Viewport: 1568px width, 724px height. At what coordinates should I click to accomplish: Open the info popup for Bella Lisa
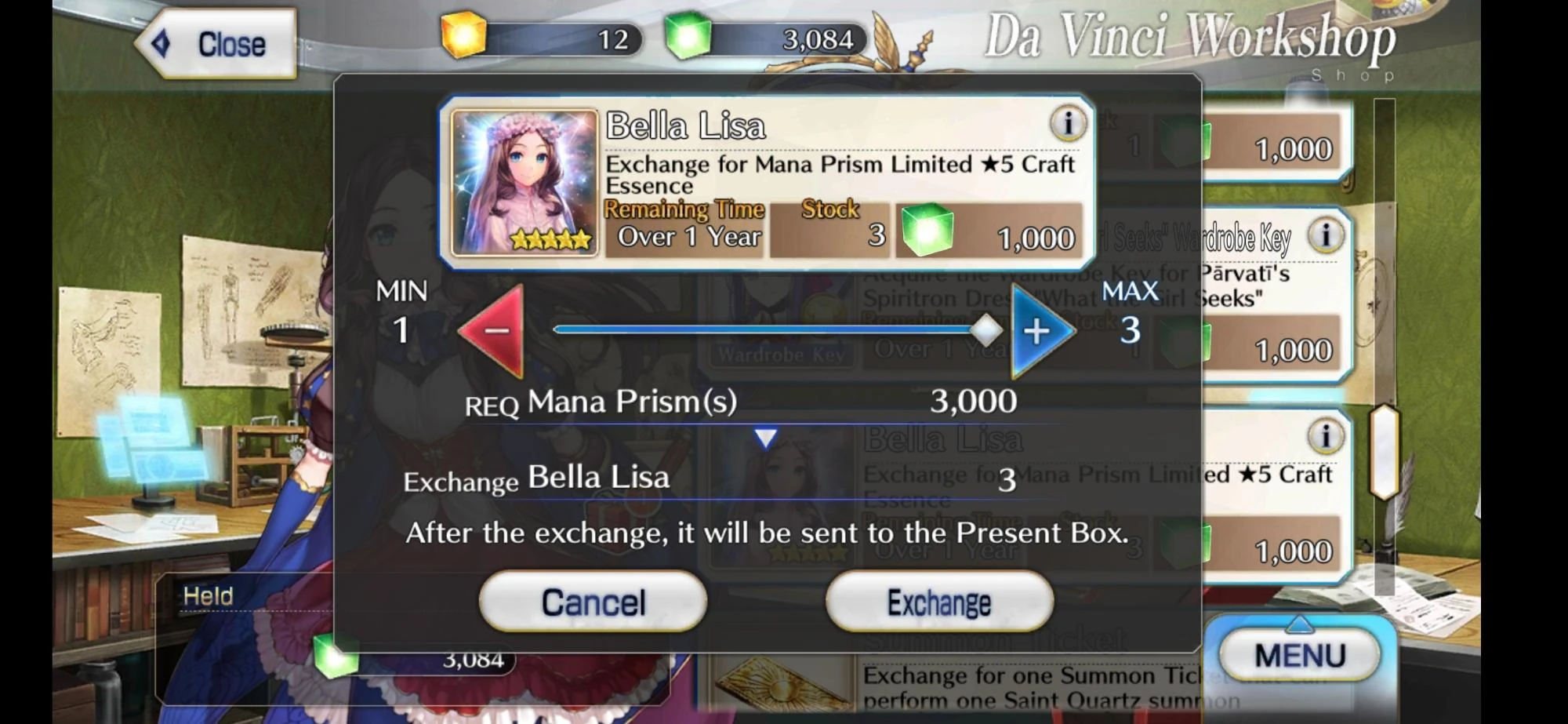click(1069, 124)
